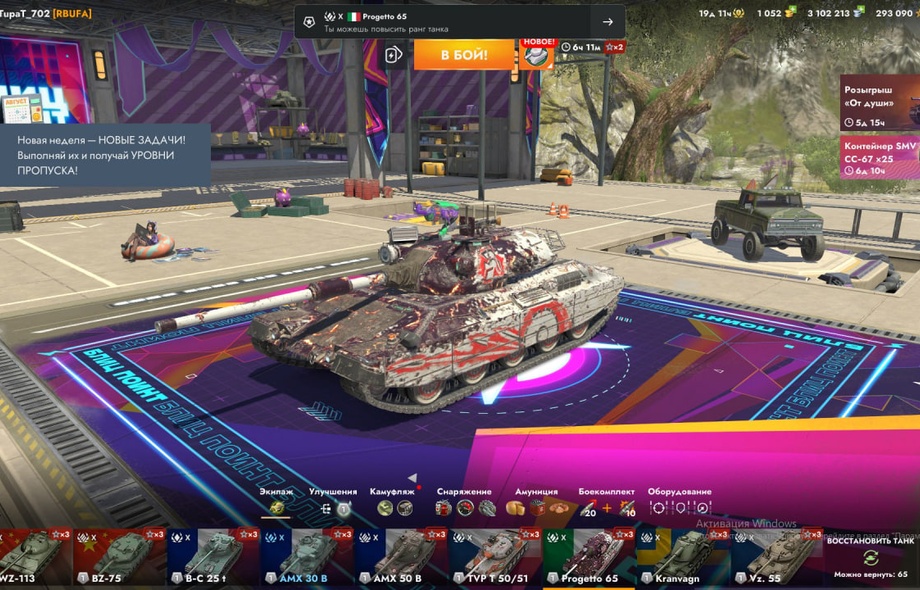Image resolution: width=920 pixels, height=590 pixels.
Task: Open the game mode selector marked НОВОЕ!
Action: tap(538, 55)
